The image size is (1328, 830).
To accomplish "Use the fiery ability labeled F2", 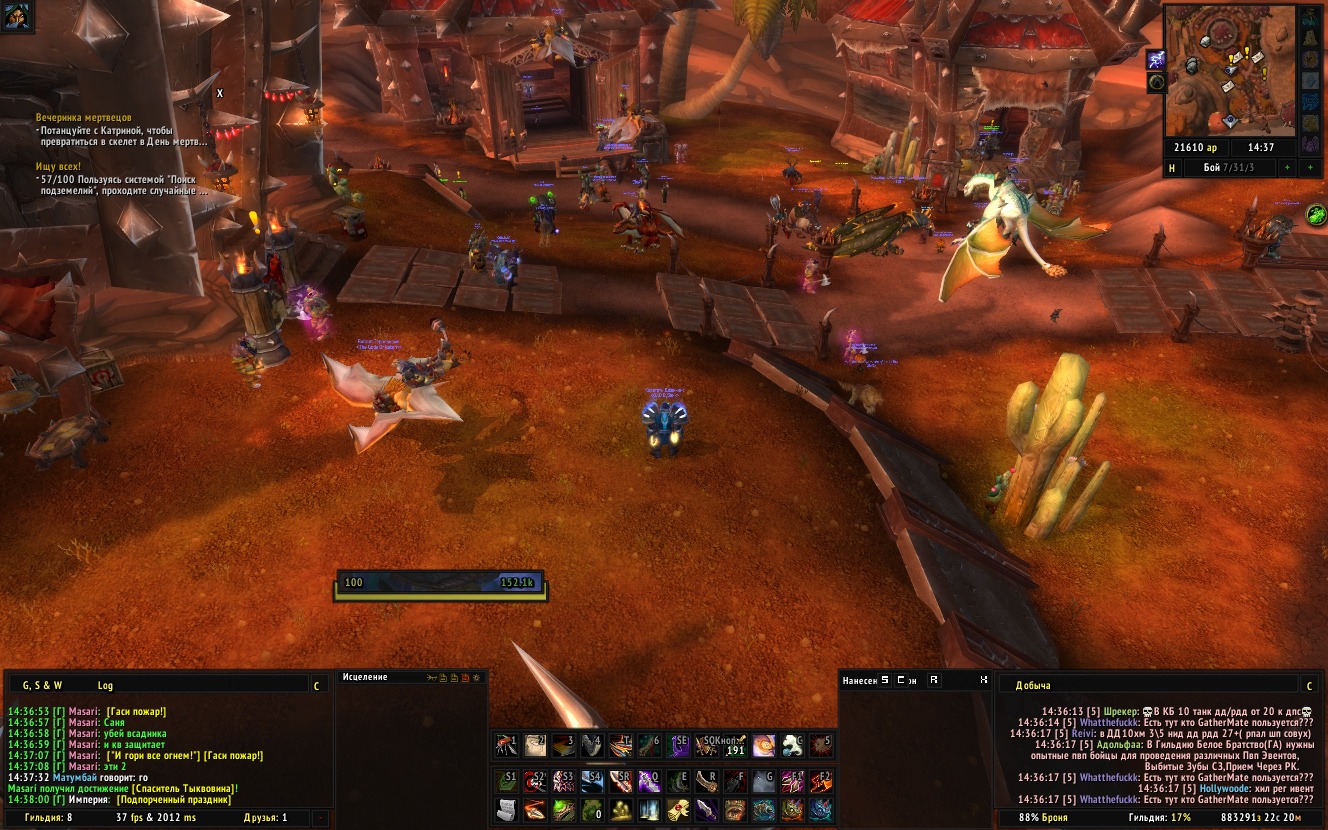I will click(821, 780).
